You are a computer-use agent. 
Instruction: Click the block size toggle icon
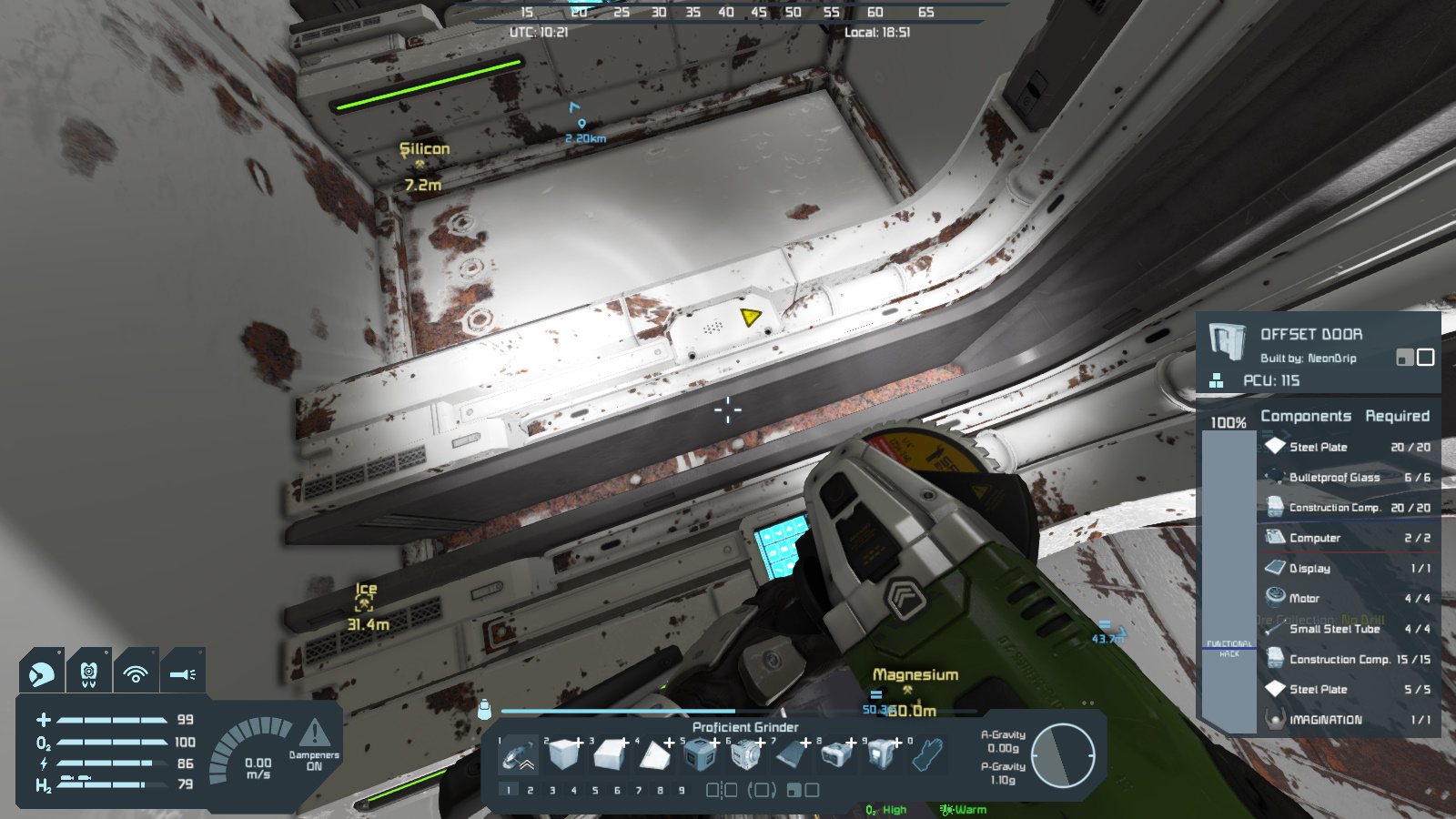coord(803,790)
